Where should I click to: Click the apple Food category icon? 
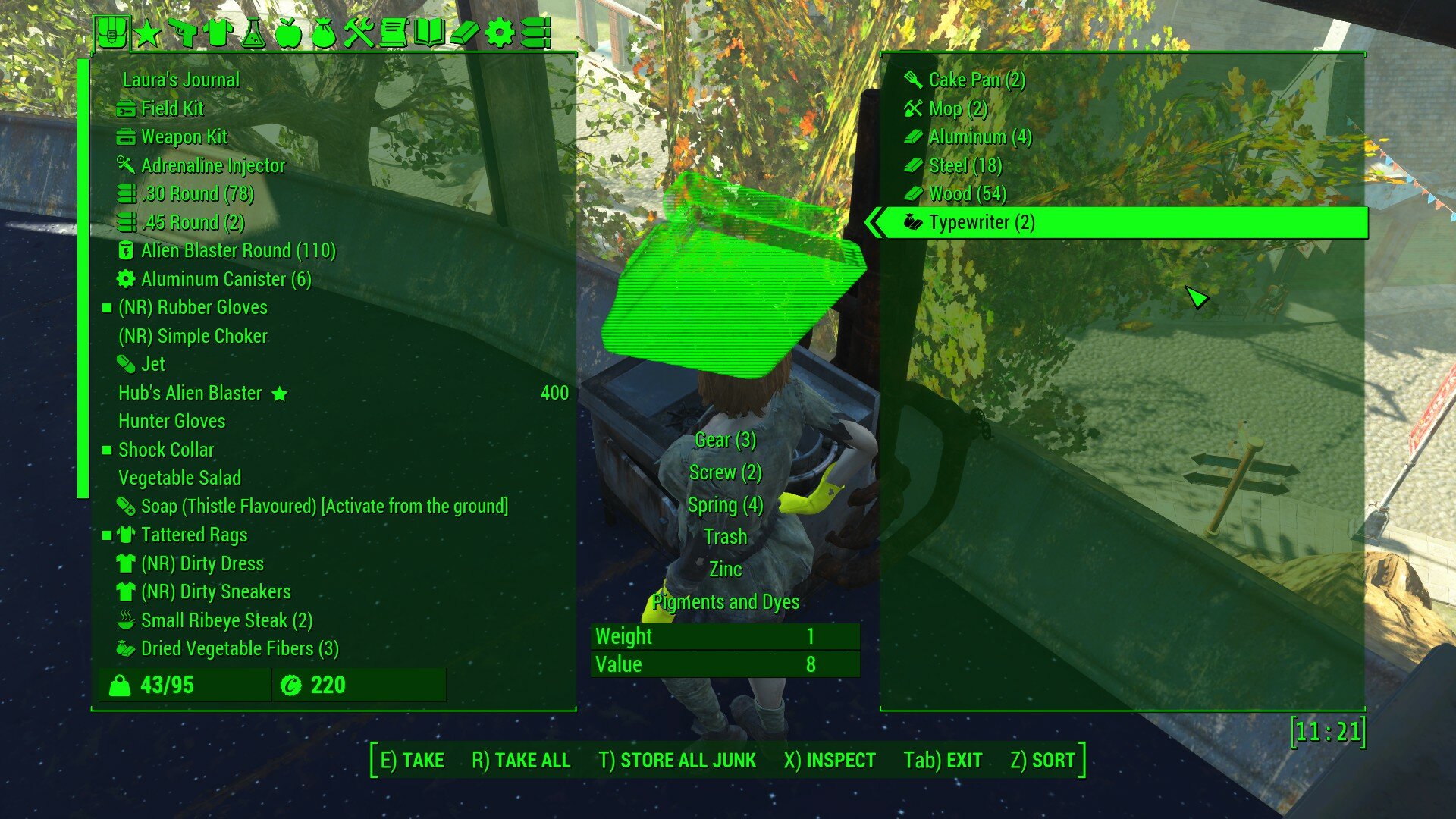coord(287,32)
